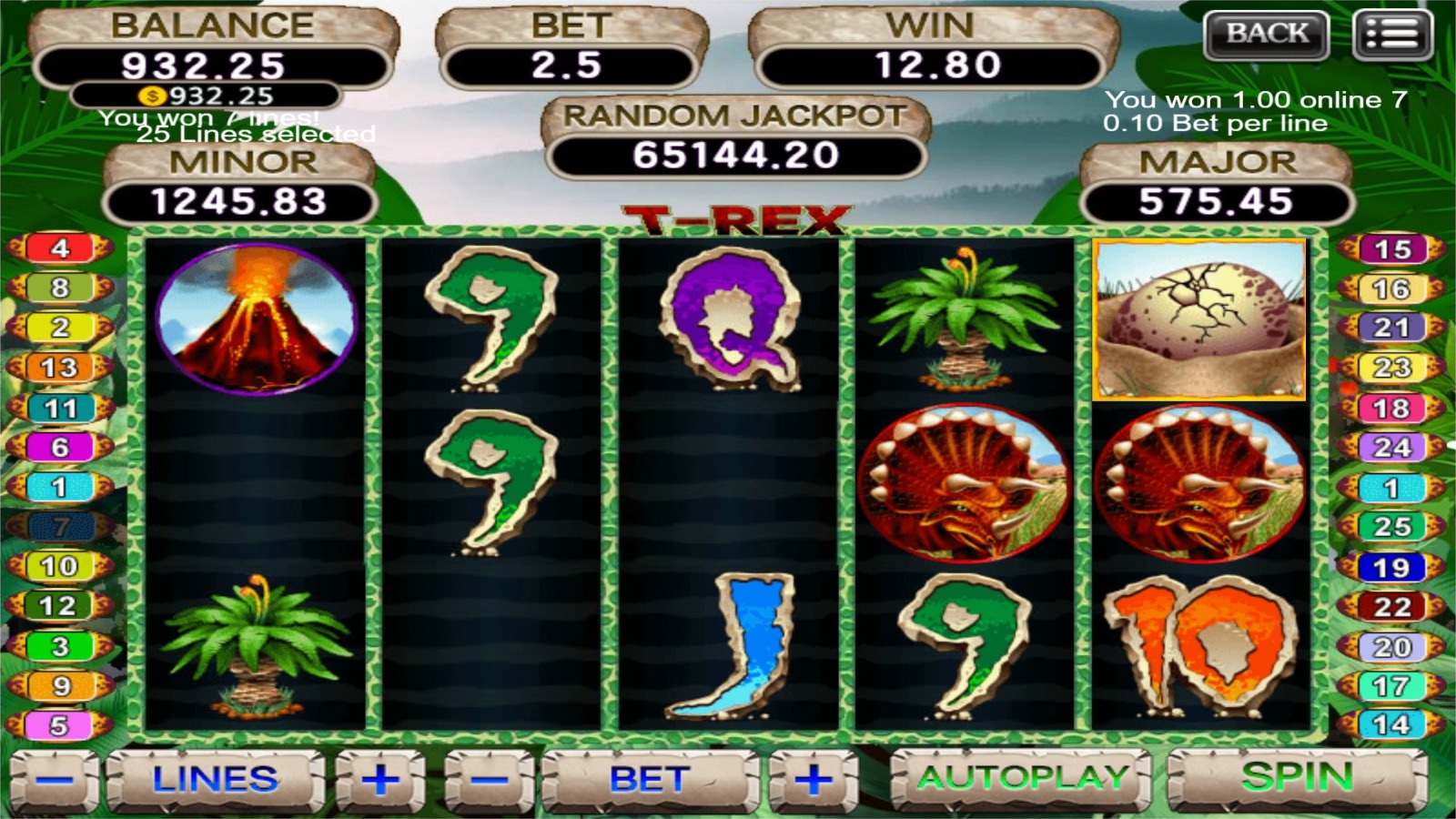Select payline number 22 marker
The image size is (1456, 819).
(x=1391, y=607)
